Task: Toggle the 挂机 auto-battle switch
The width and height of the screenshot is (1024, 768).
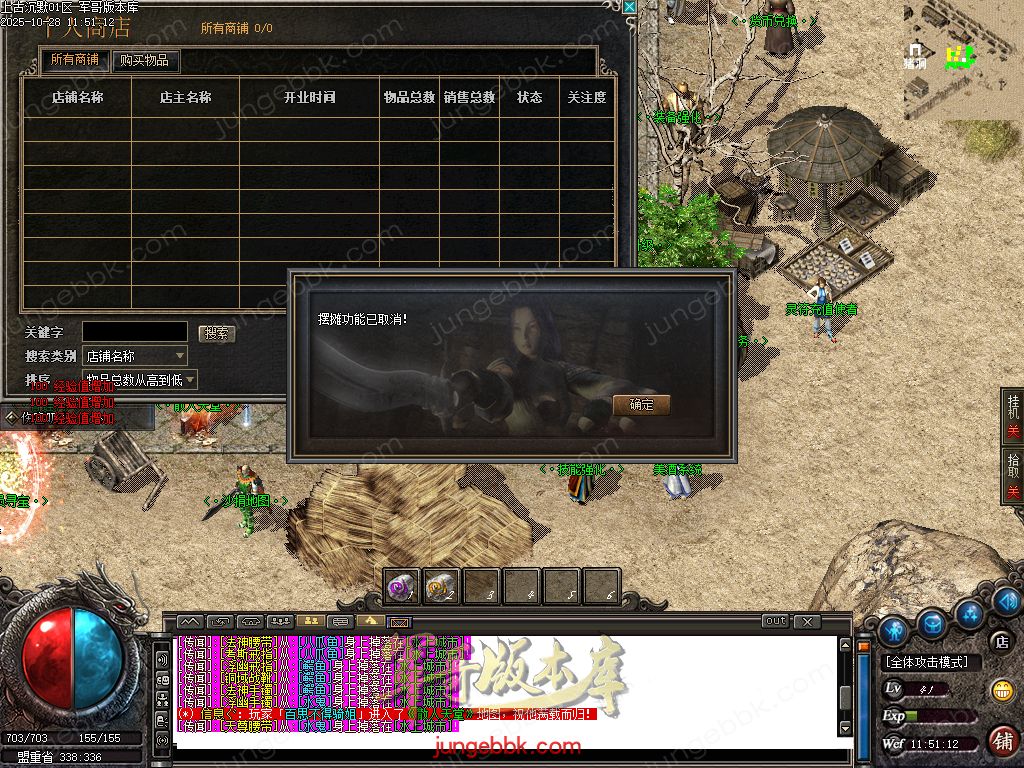Action: click(1012, 418)
